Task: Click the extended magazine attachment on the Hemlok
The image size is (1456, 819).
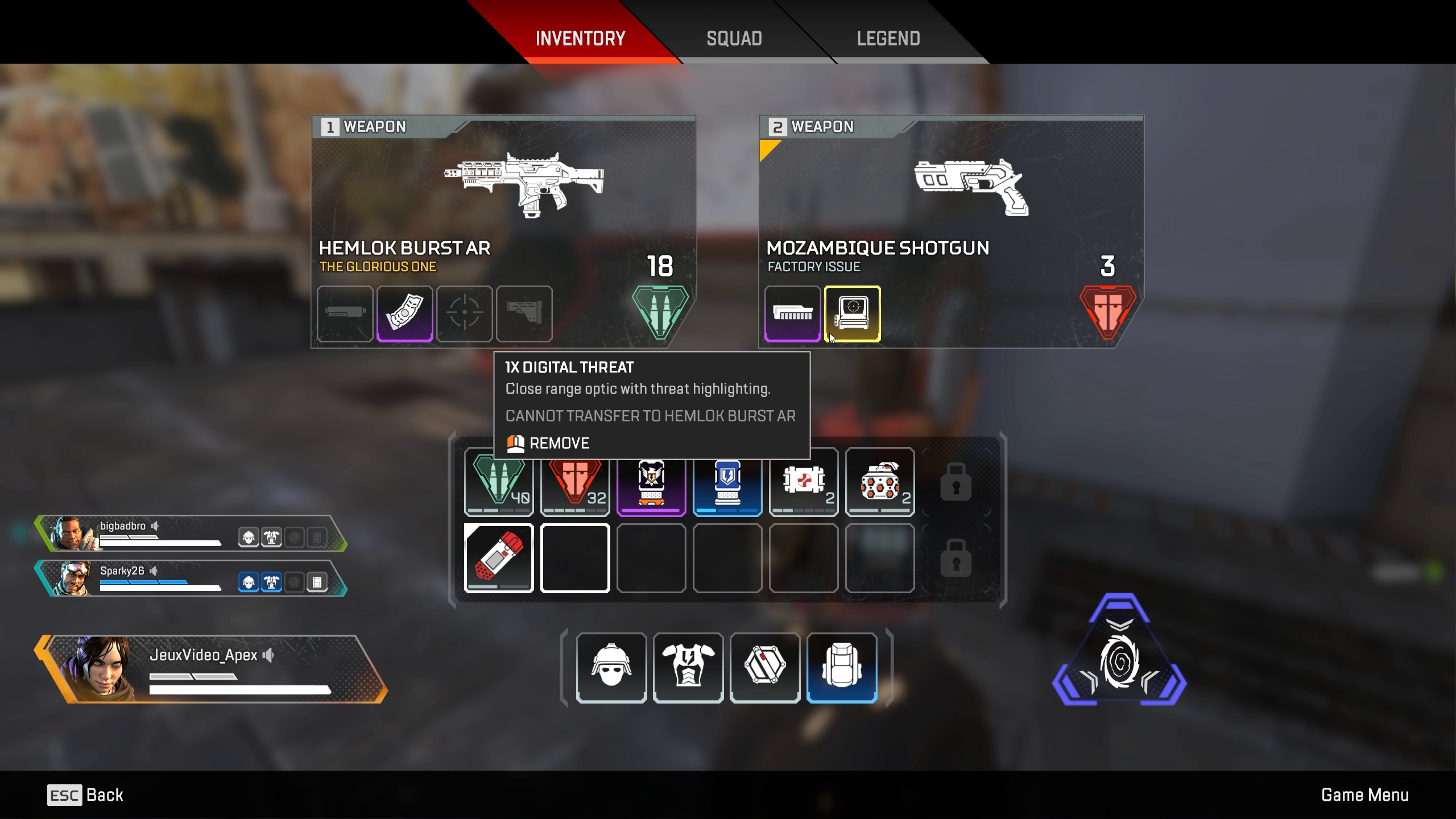Action: [405, 315]
